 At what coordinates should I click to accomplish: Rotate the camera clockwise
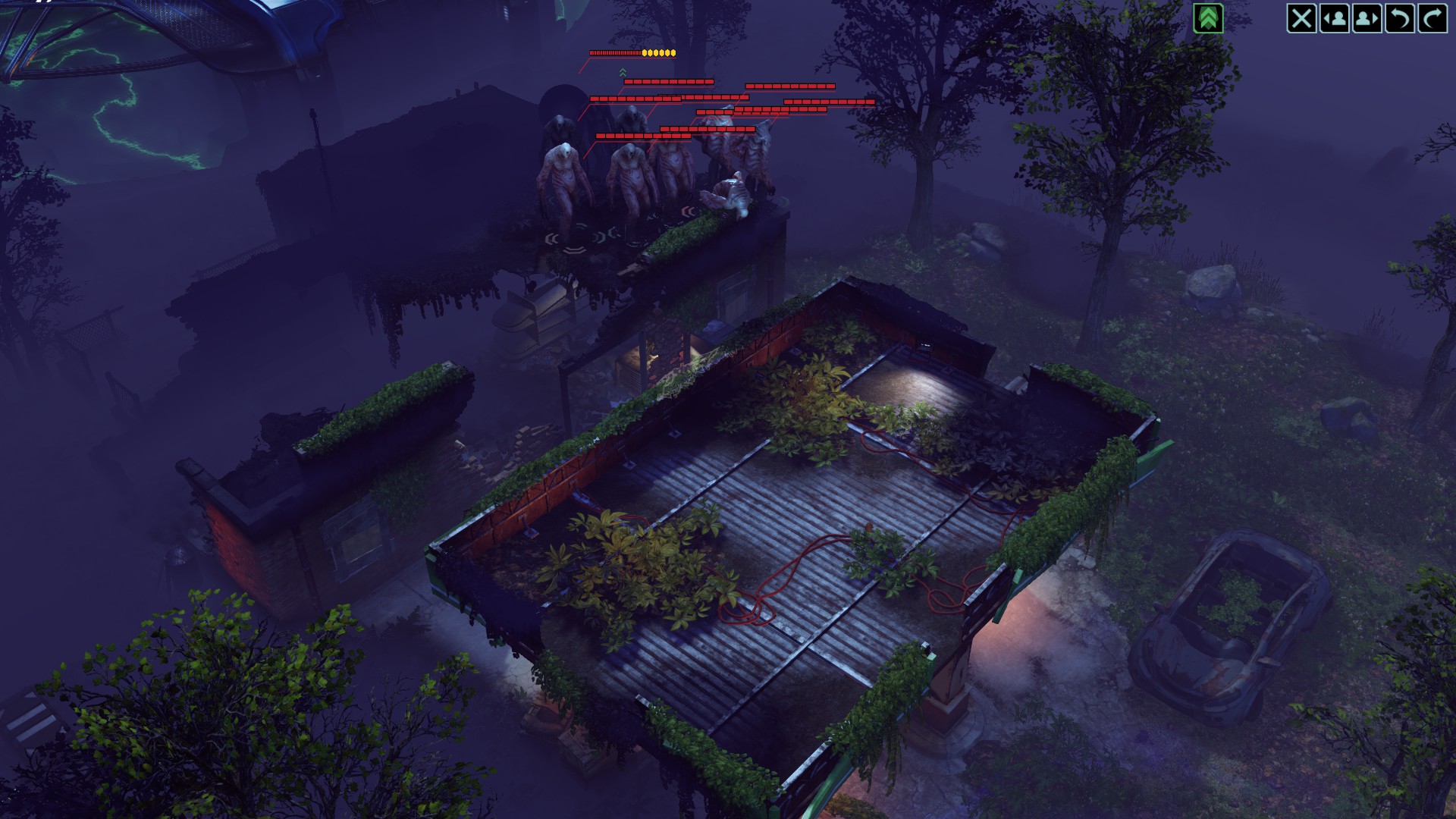pyautogui.click(x=1432, y=18)
